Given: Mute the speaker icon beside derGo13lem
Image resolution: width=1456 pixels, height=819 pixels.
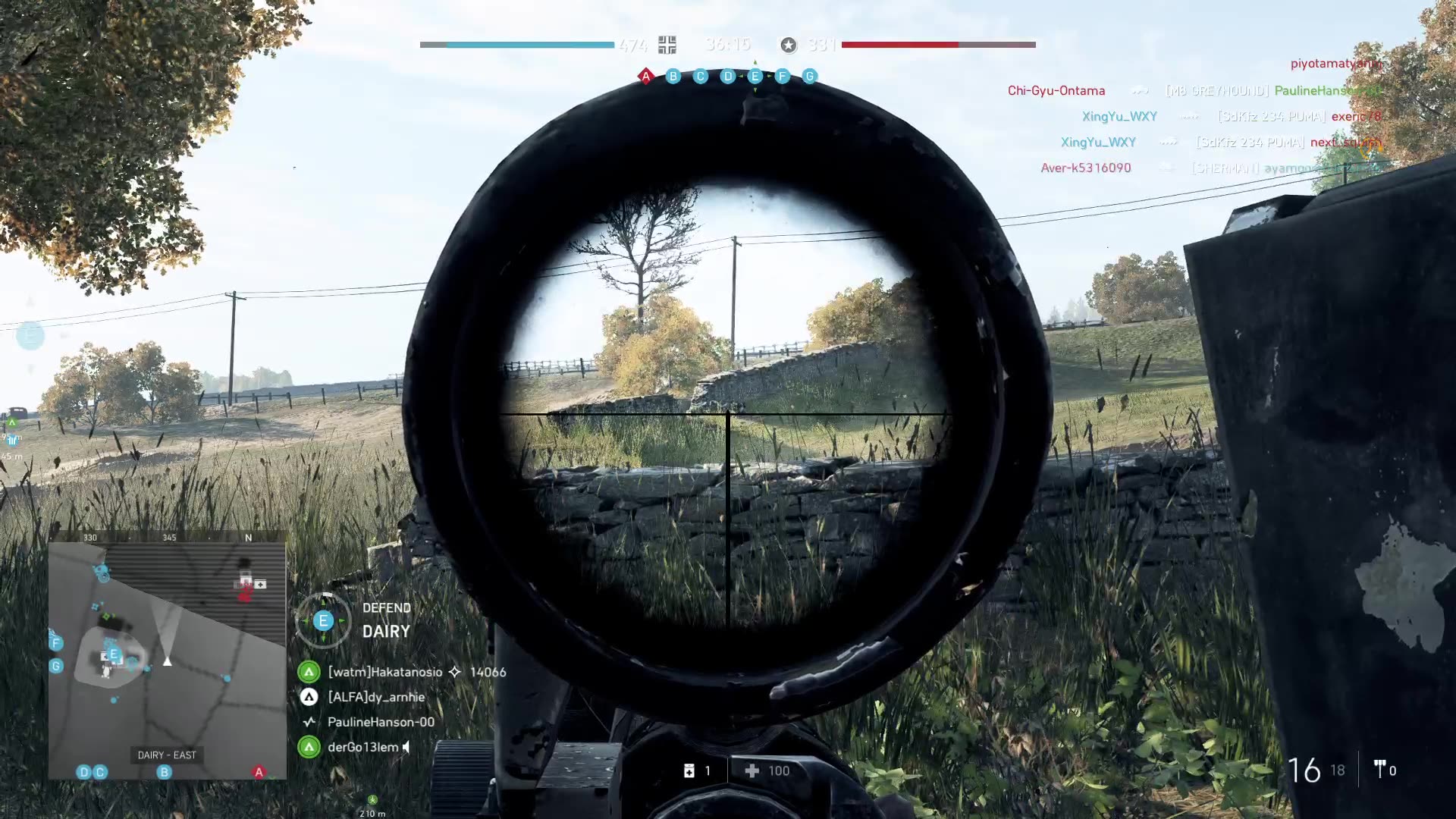Looking at the screenshot, I should [x=404, y=747].
